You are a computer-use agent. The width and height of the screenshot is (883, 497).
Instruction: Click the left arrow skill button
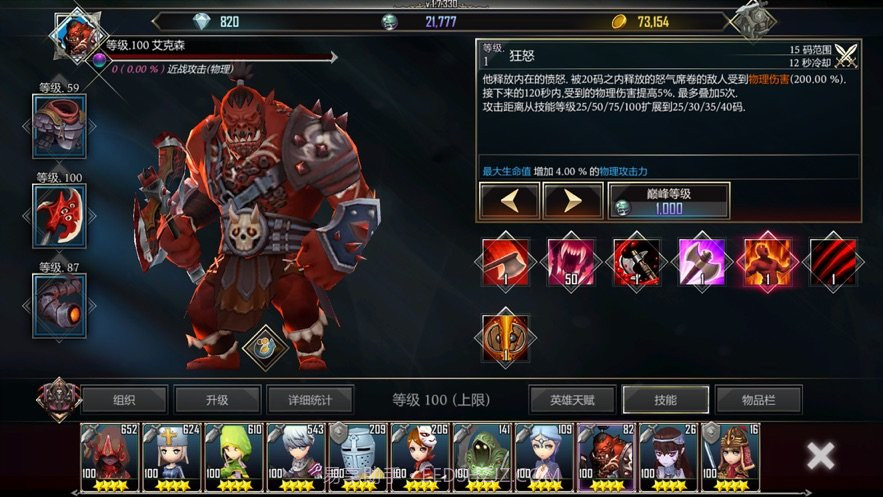point(510,201)
